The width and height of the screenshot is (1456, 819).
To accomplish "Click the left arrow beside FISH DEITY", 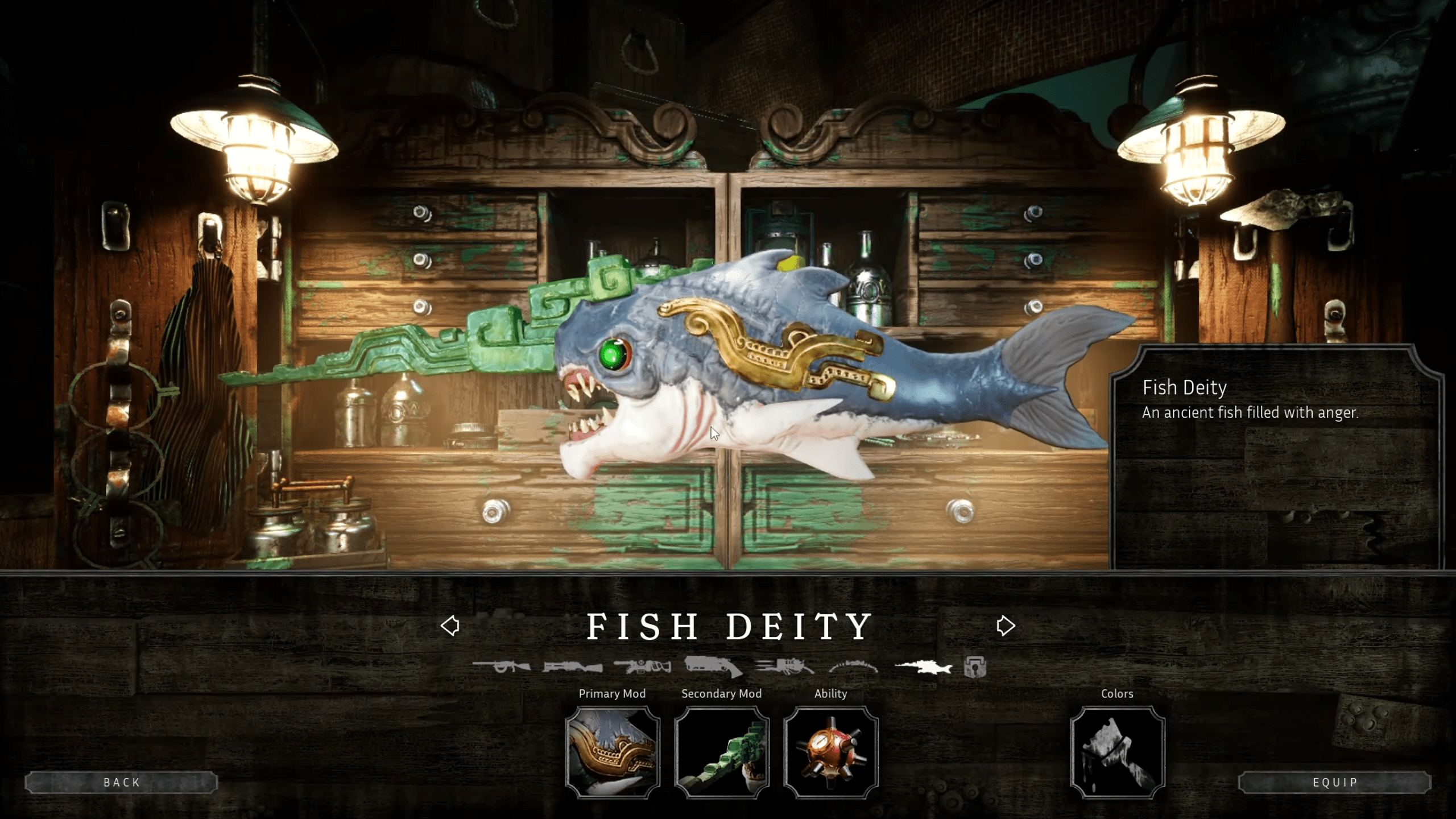I will 450,624.
